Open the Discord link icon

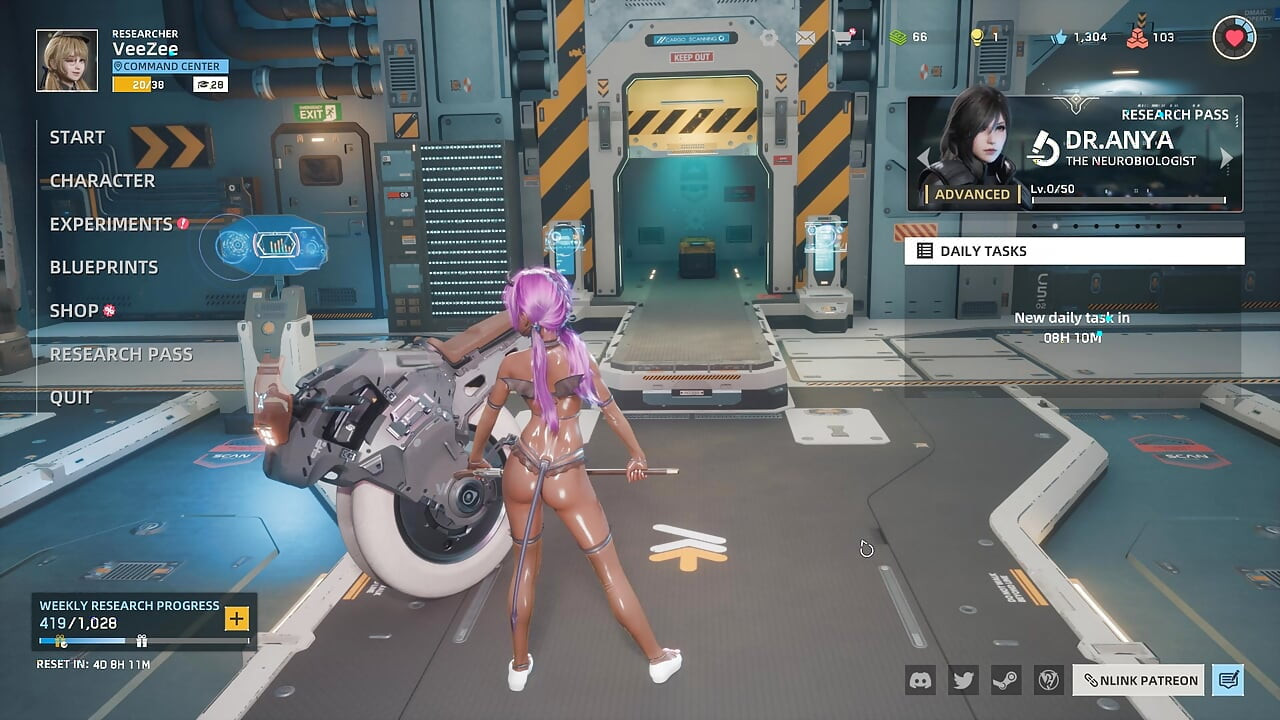[920, 680]
